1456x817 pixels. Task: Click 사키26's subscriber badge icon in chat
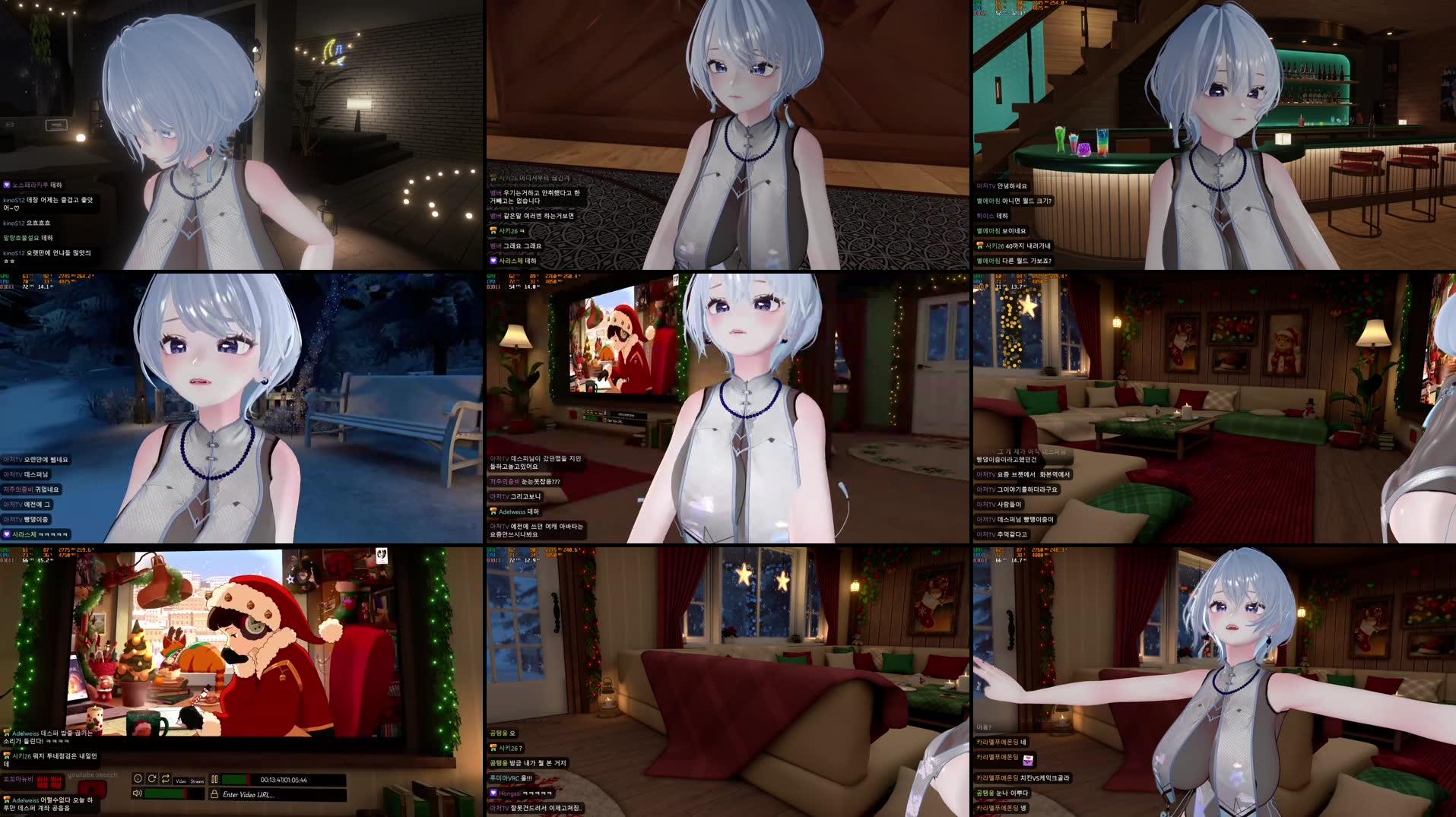pos(493,747)
